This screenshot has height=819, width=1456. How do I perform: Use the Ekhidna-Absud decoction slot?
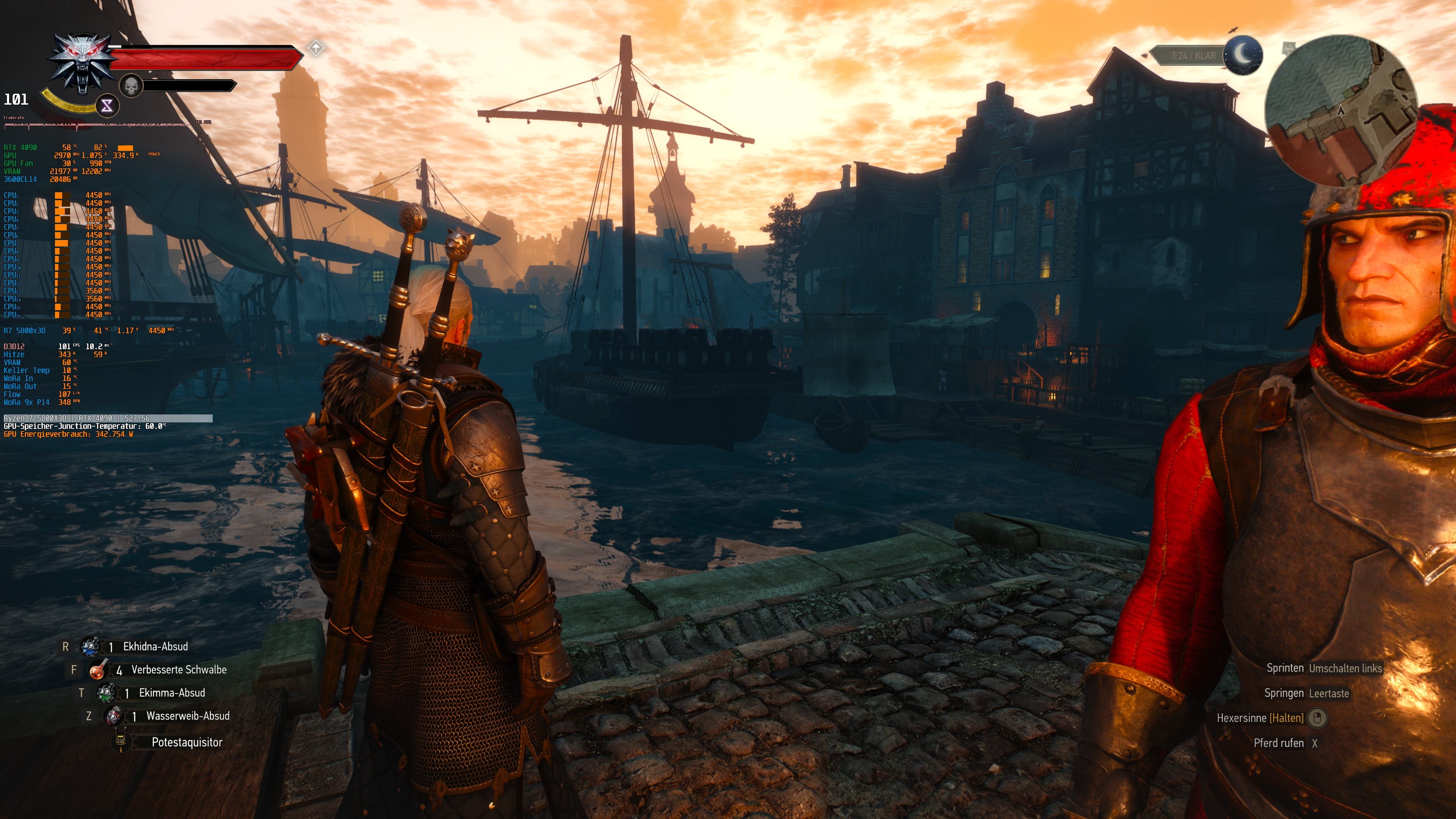91,646
